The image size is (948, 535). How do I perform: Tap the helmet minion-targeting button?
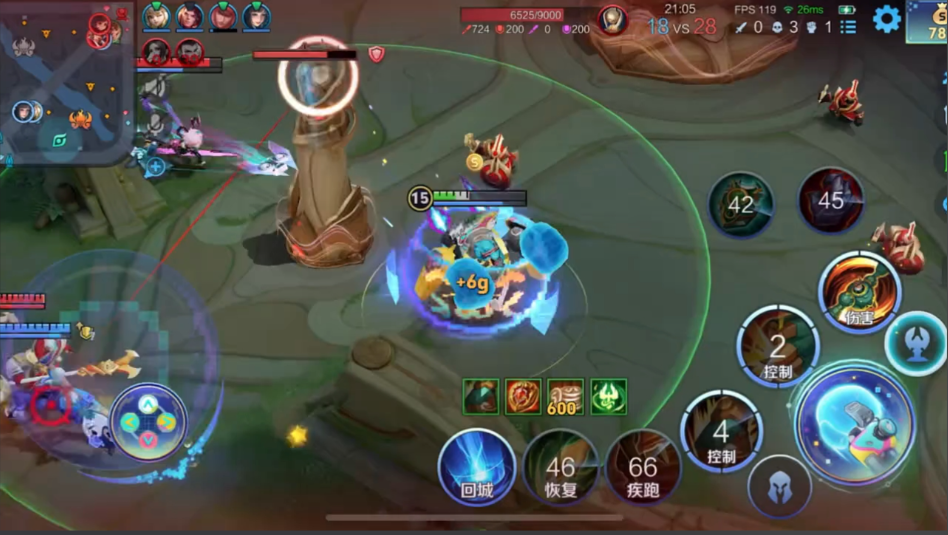[x=779, y=487]
